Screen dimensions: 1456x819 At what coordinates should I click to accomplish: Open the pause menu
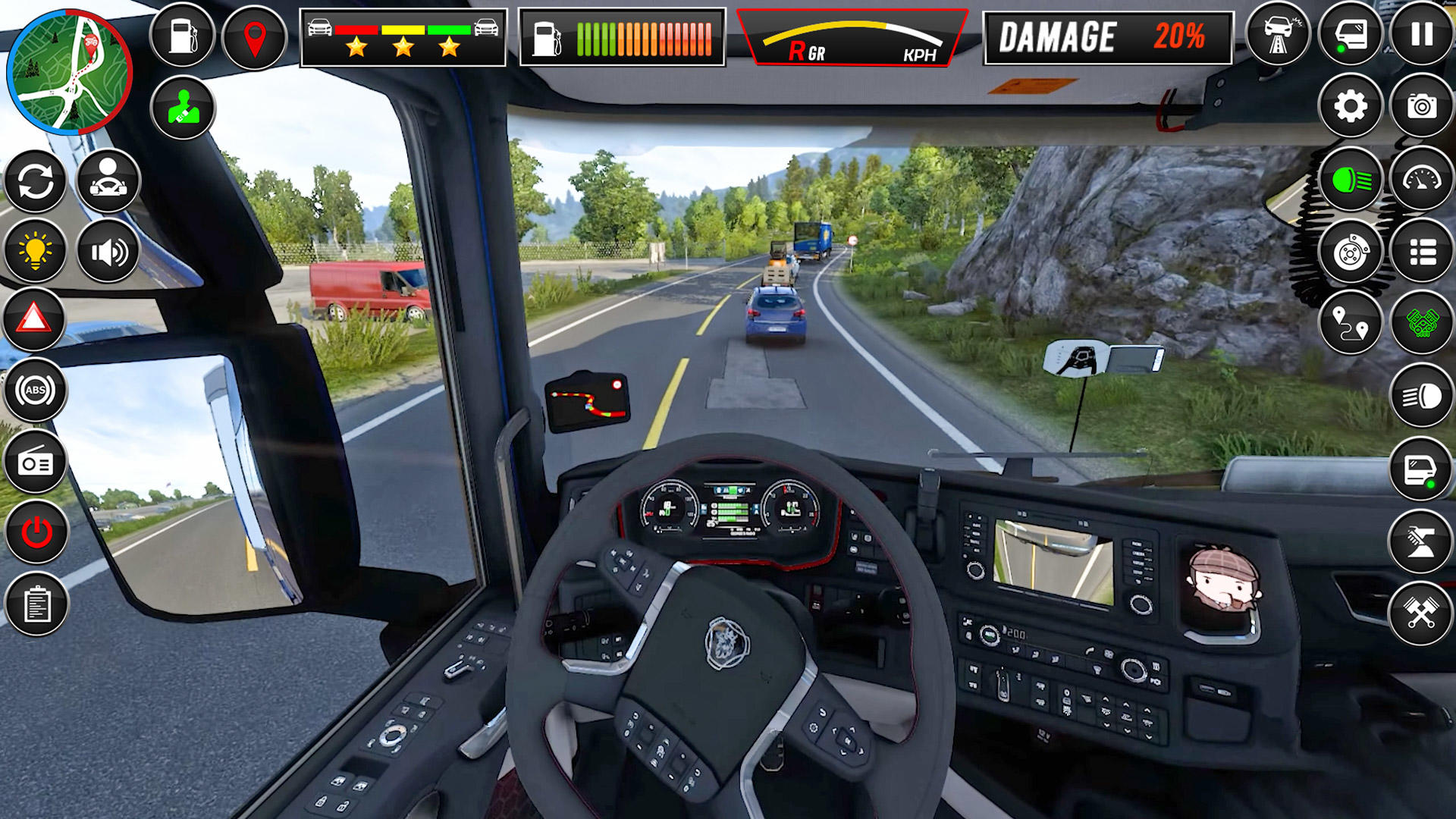click(1422, 33)
